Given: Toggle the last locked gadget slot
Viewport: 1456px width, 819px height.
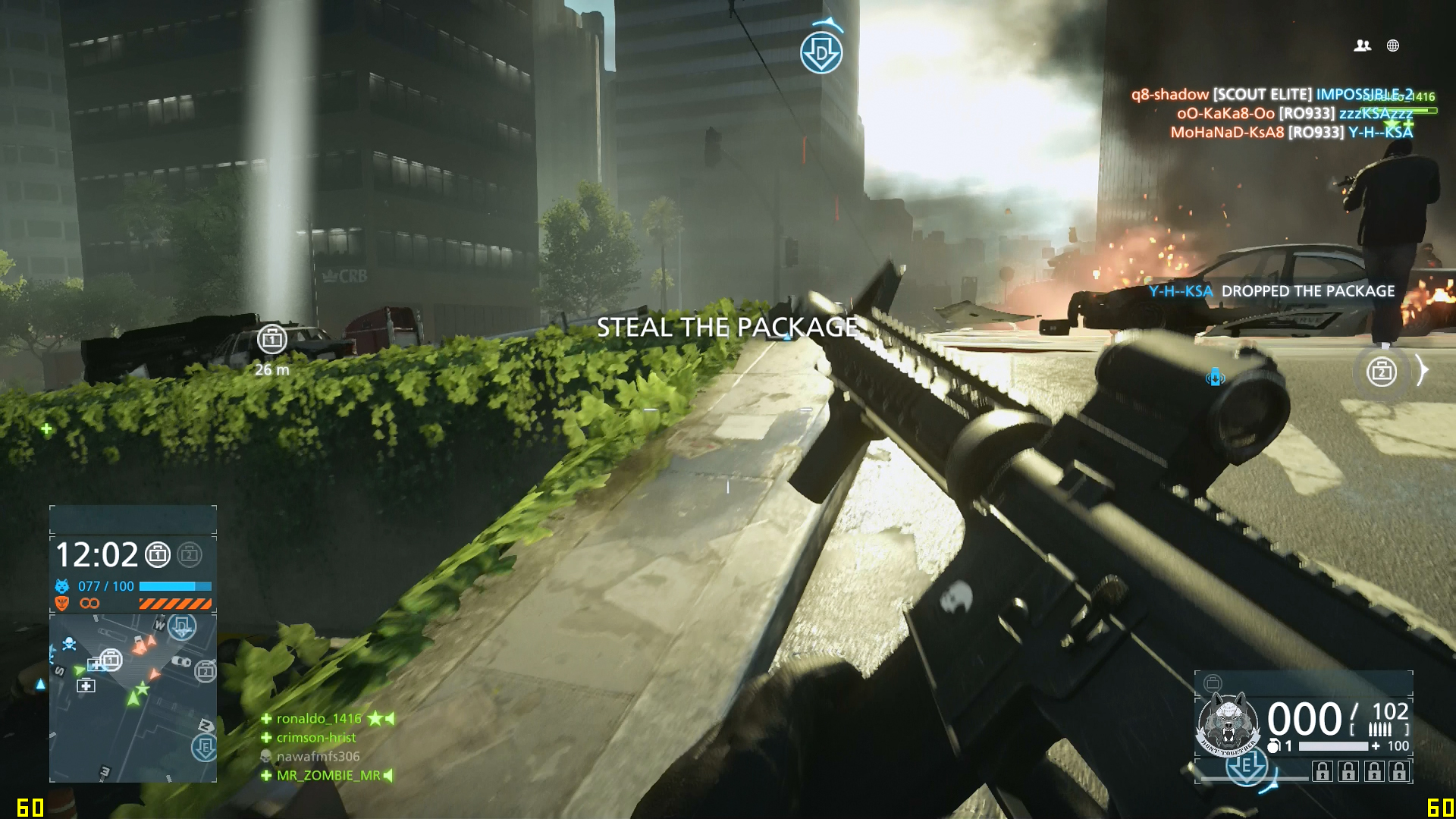Looking at the screenshot, I should pos(1399,772).
